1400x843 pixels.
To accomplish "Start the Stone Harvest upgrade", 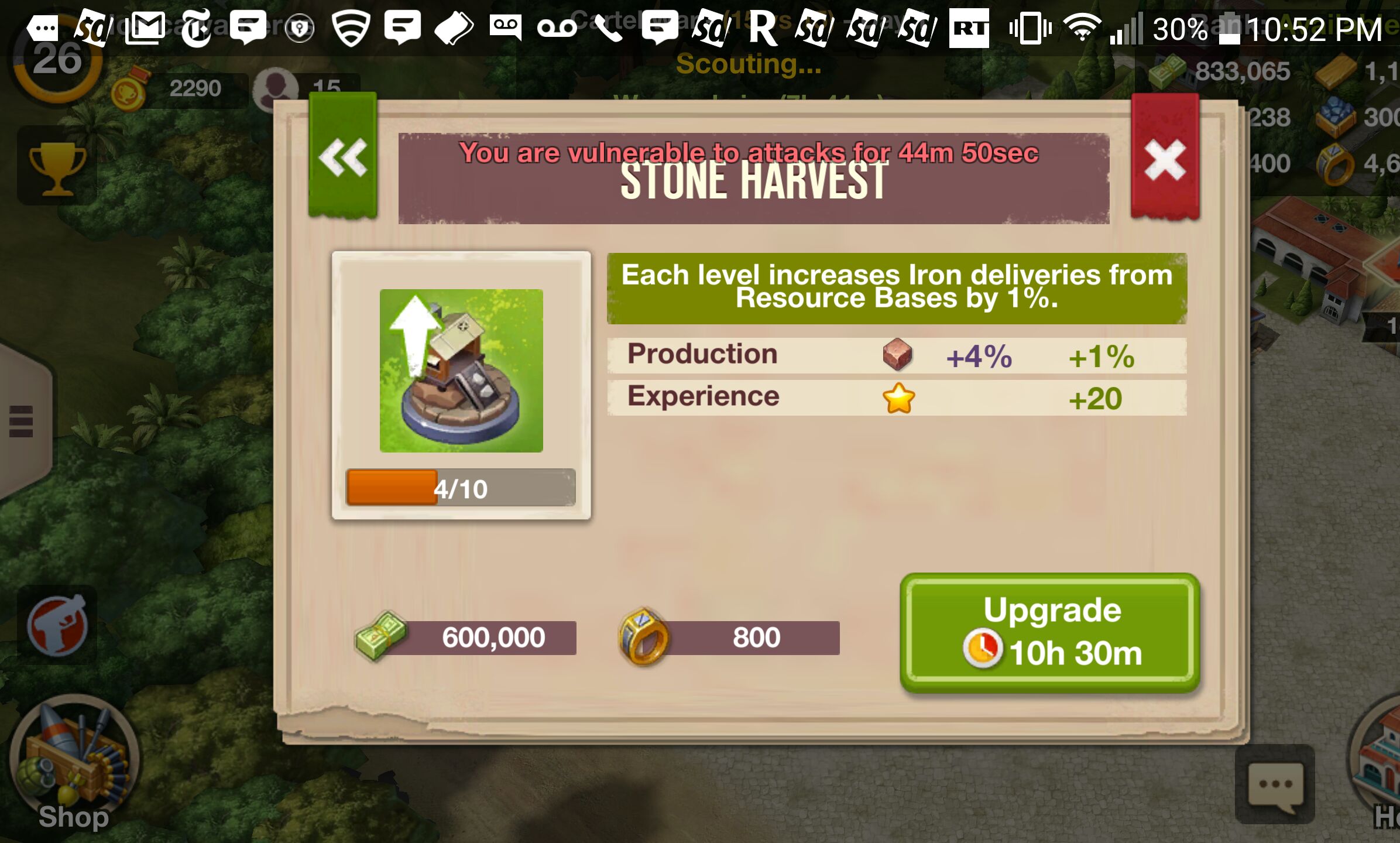I will coord(1050,632).
